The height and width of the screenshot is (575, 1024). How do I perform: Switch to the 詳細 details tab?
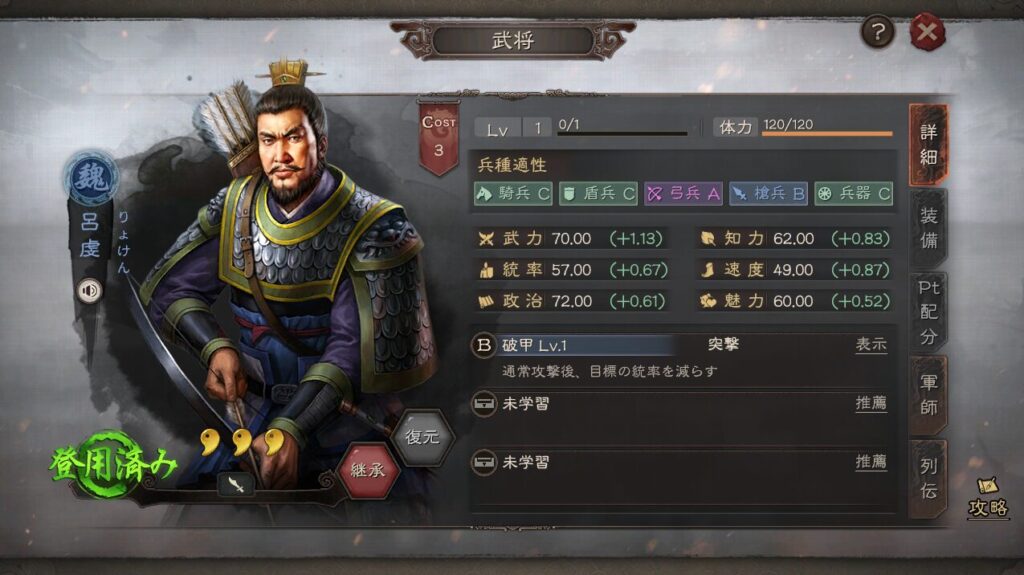[x=928, y=146]
